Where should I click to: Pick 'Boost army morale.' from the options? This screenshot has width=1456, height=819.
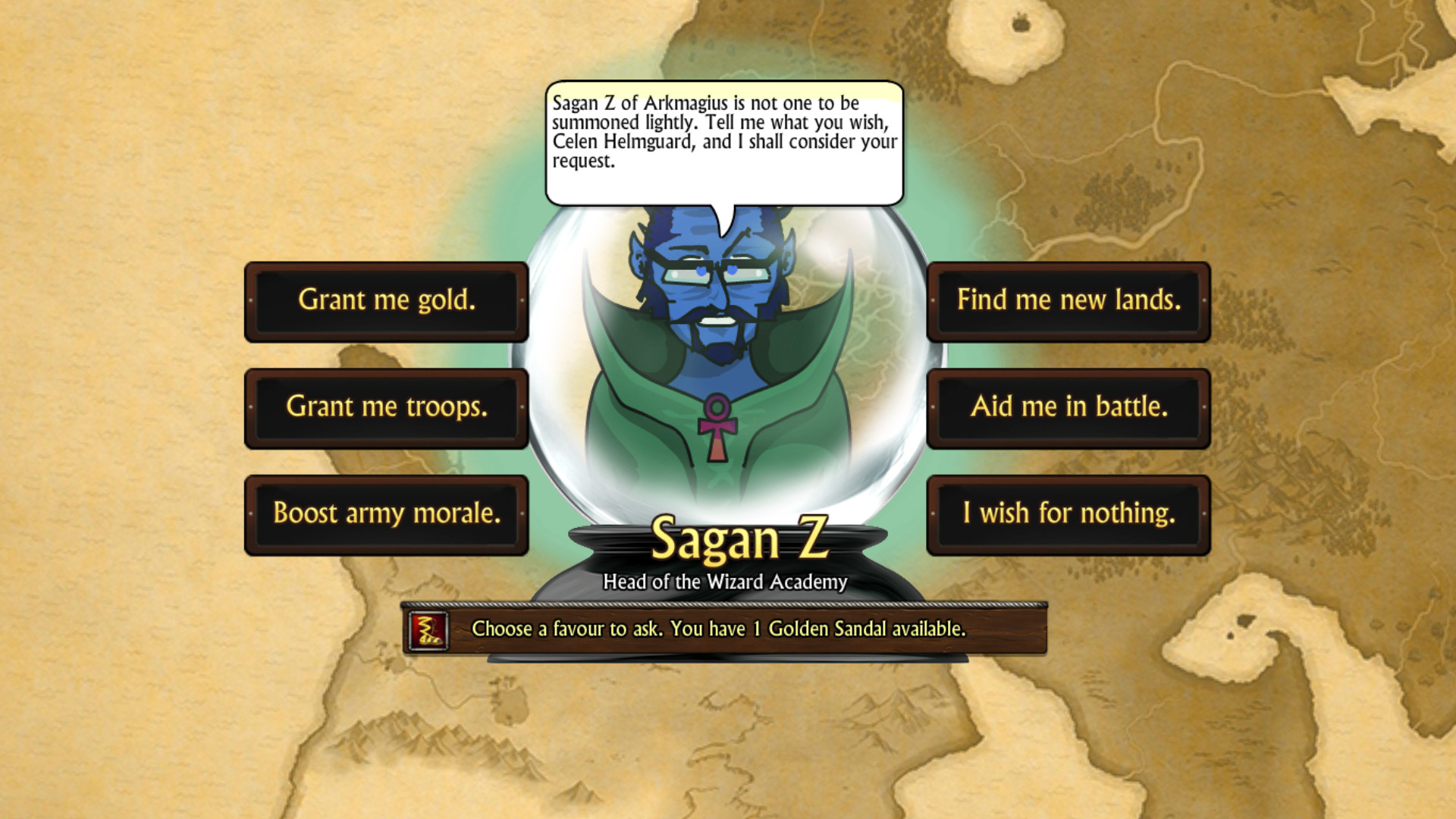[387, 513]
